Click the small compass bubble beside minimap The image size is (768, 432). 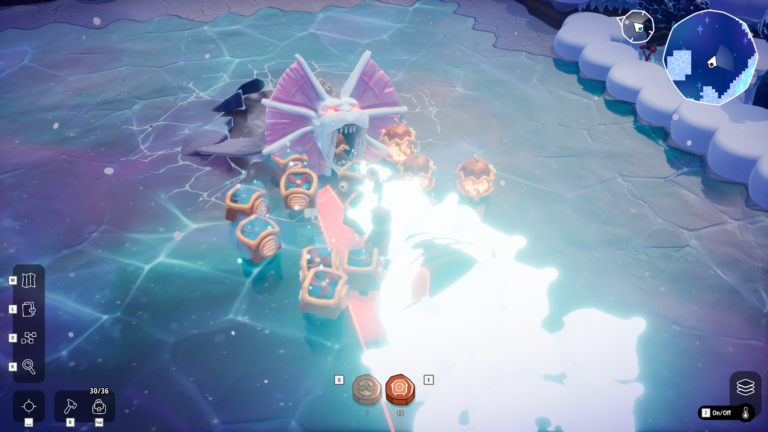tap(637, 26)
